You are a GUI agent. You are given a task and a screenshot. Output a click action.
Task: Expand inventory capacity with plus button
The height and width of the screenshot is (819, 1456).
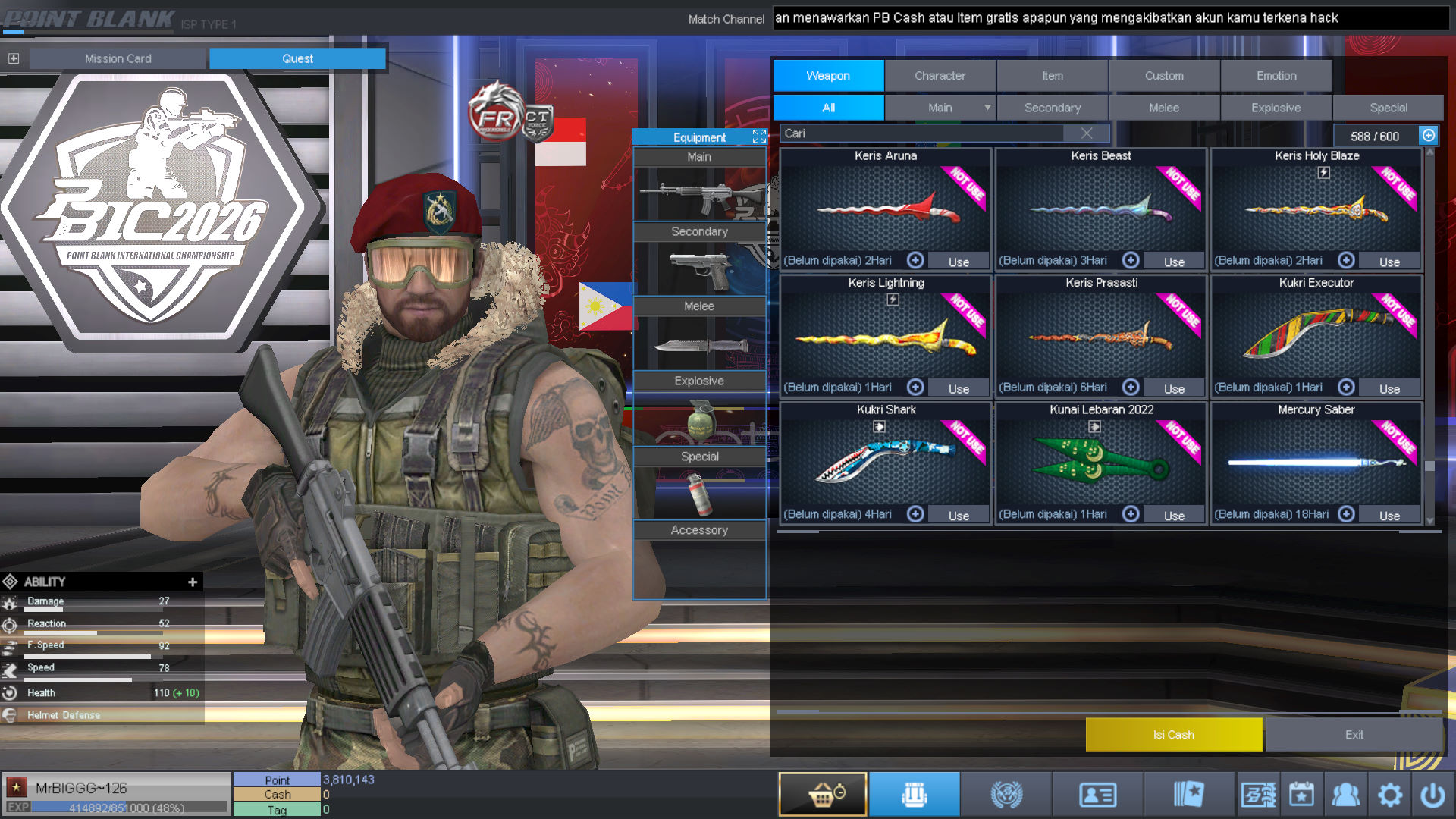(1429, 135)
